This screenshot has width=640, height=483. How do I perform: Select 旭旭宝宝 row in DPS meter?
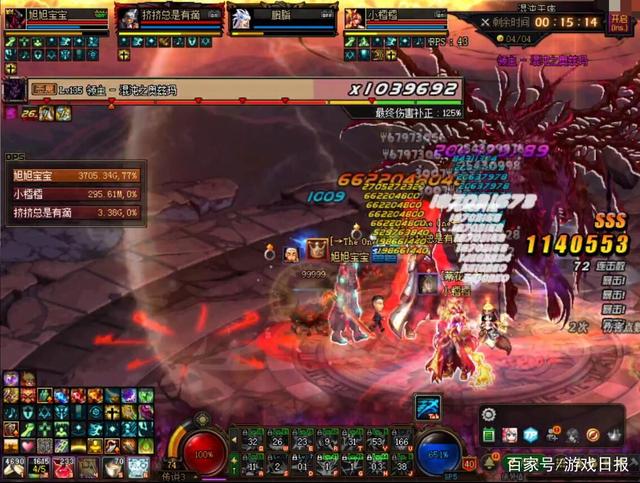click(74, 176)
